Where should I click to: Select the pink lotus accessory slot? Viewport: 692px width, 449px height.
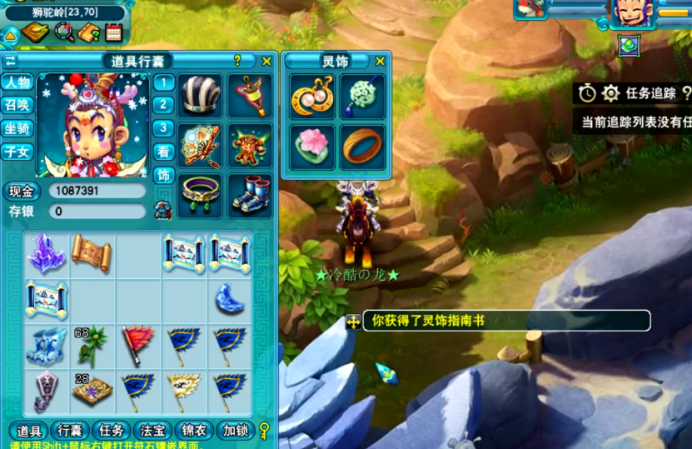pos(312,145)
